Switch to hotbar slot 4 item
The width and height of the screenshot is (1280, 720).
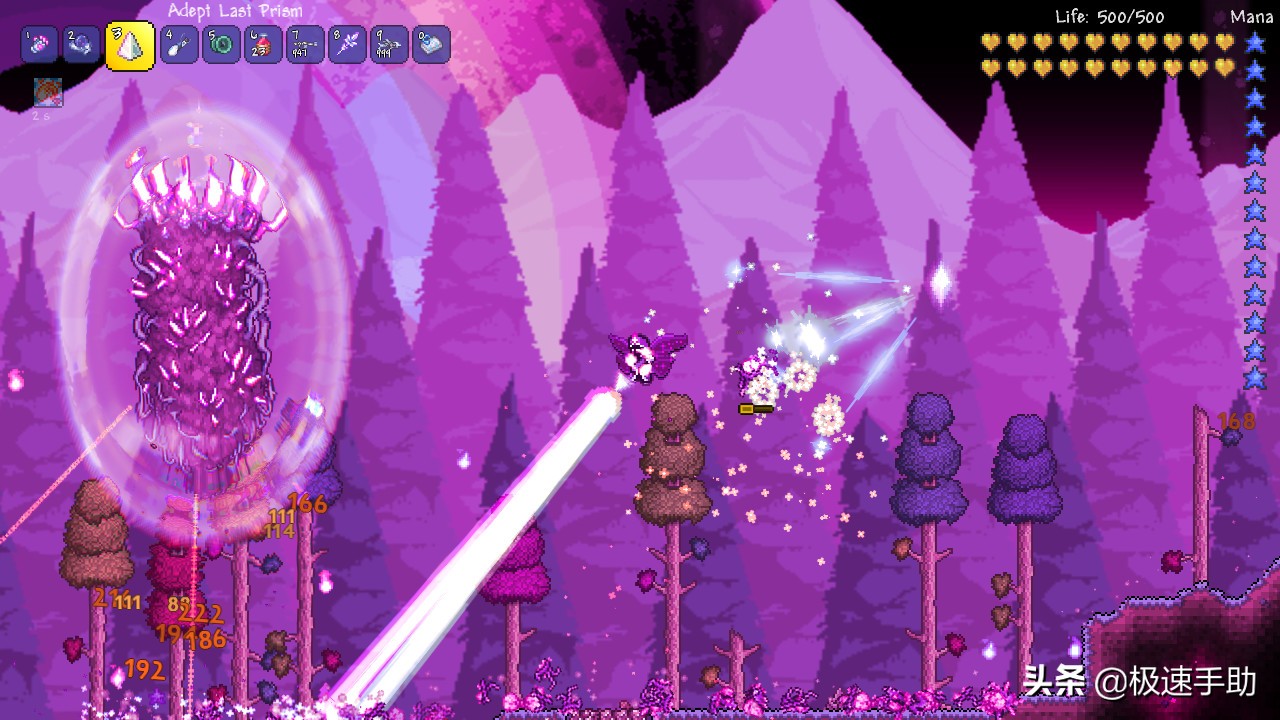179,45
